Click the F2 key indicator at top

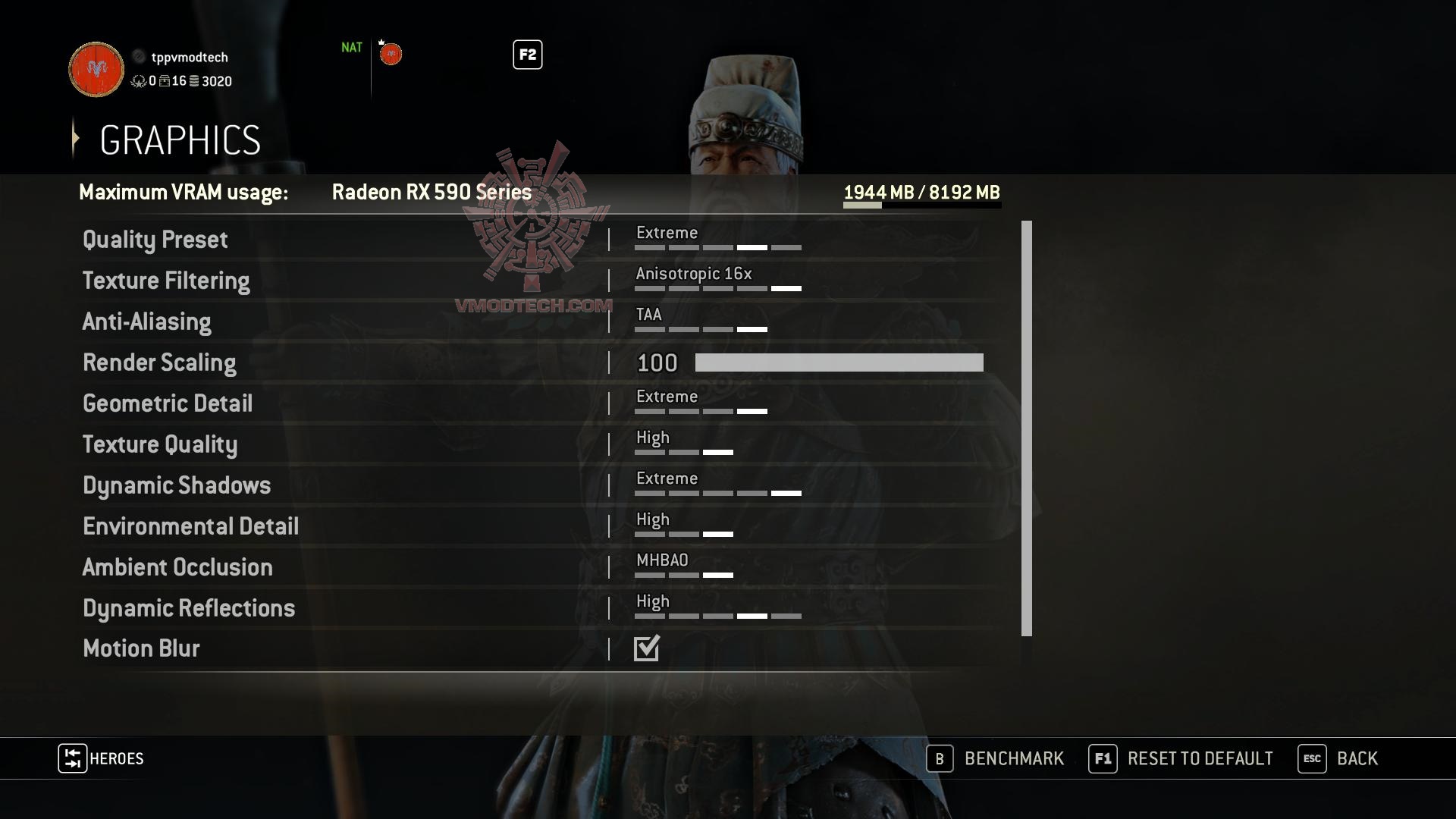point(528,55)
